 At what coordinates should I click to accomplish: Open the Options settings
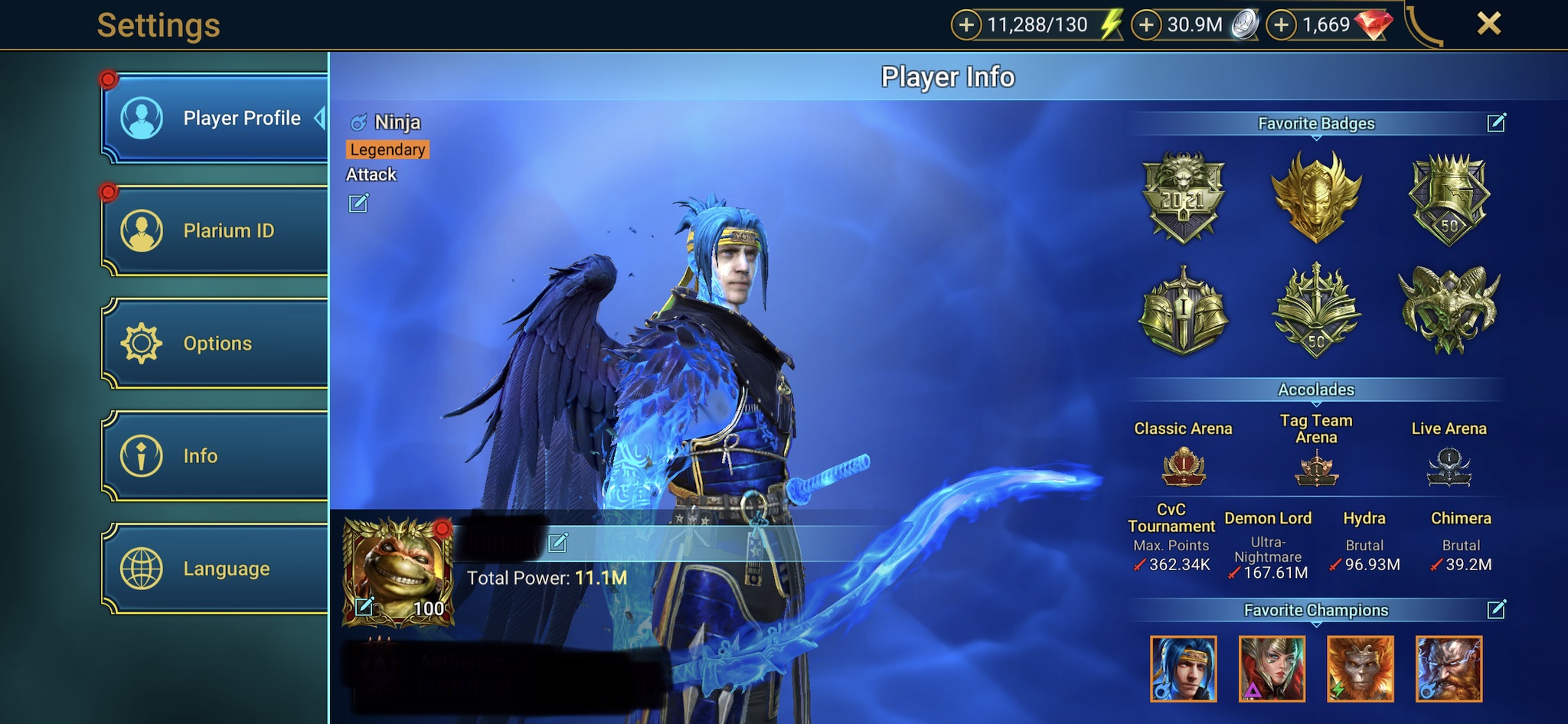click(216, 344)
